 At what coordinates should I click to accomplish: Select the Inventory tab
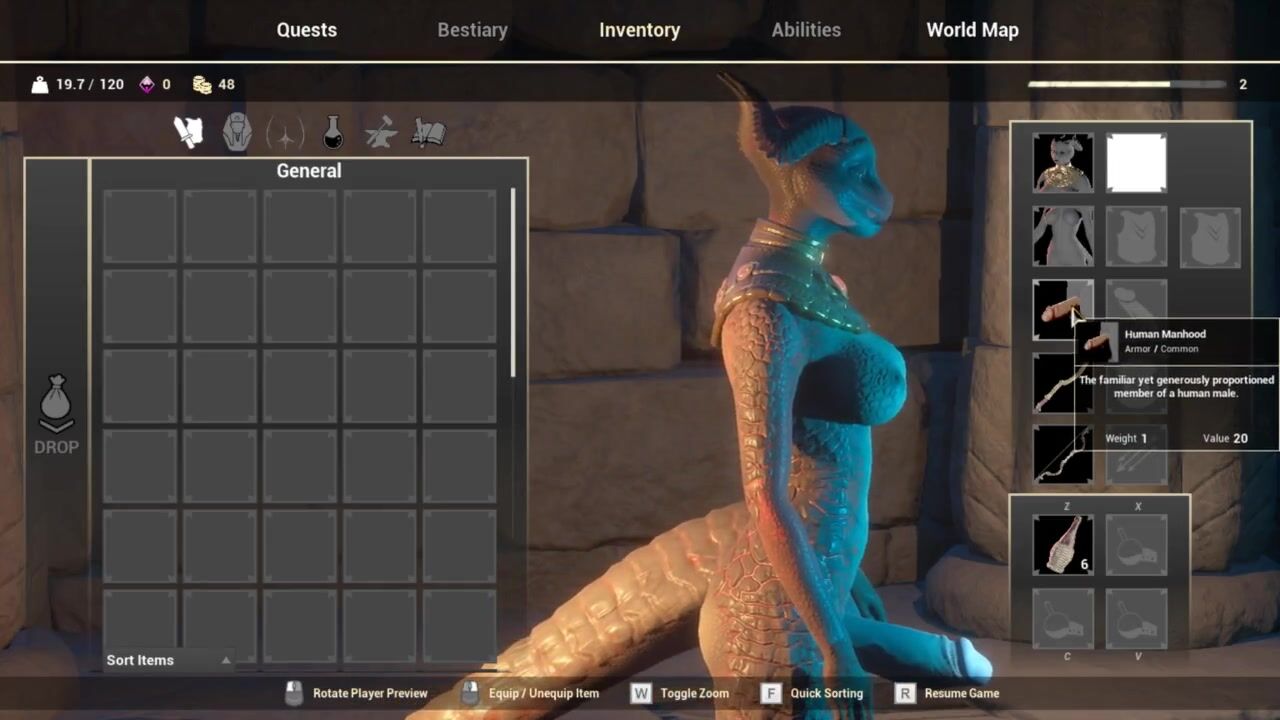point(639,30)
